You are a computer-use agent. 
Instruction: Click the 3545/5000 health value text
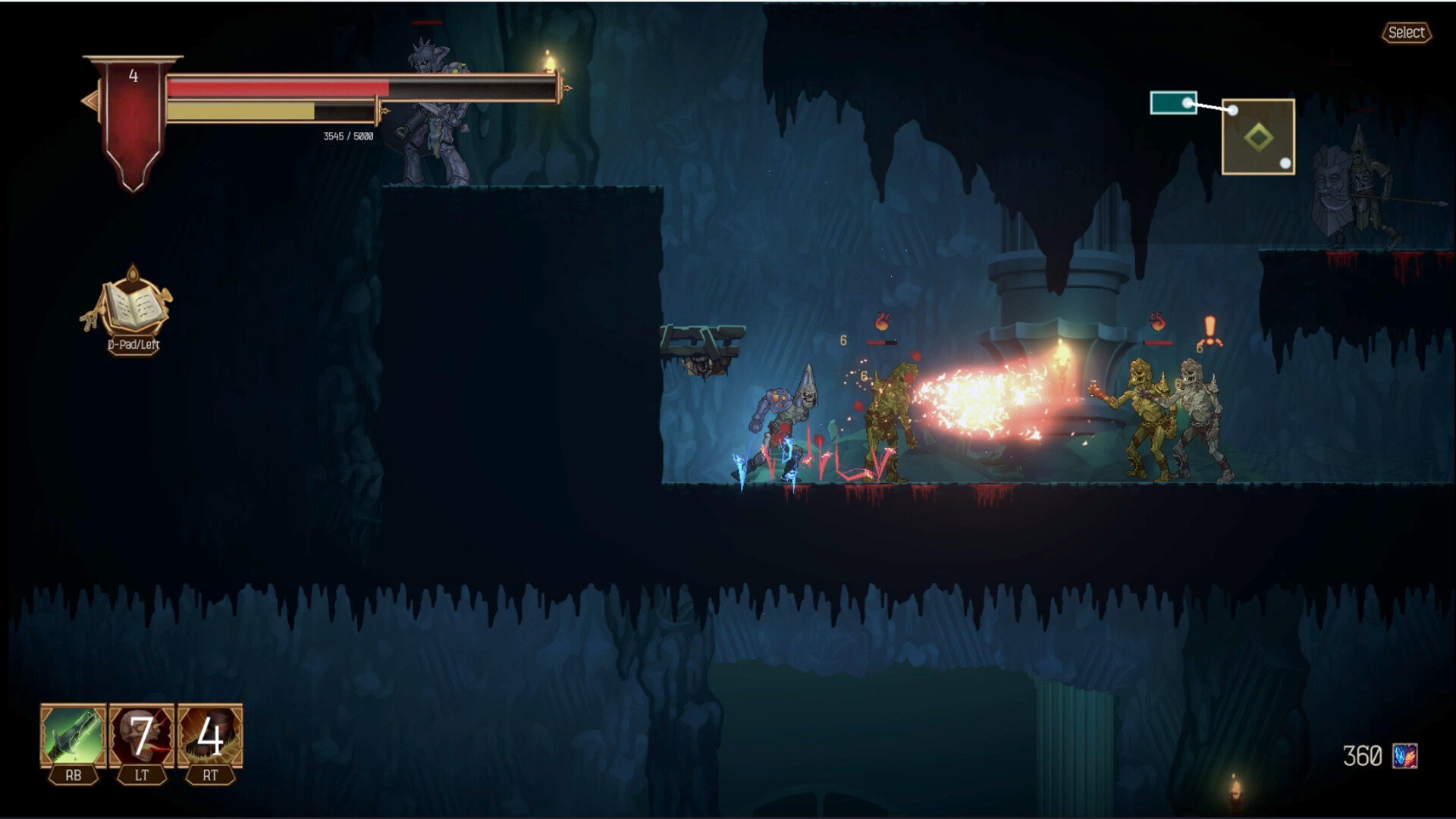[x=347, y=135]
